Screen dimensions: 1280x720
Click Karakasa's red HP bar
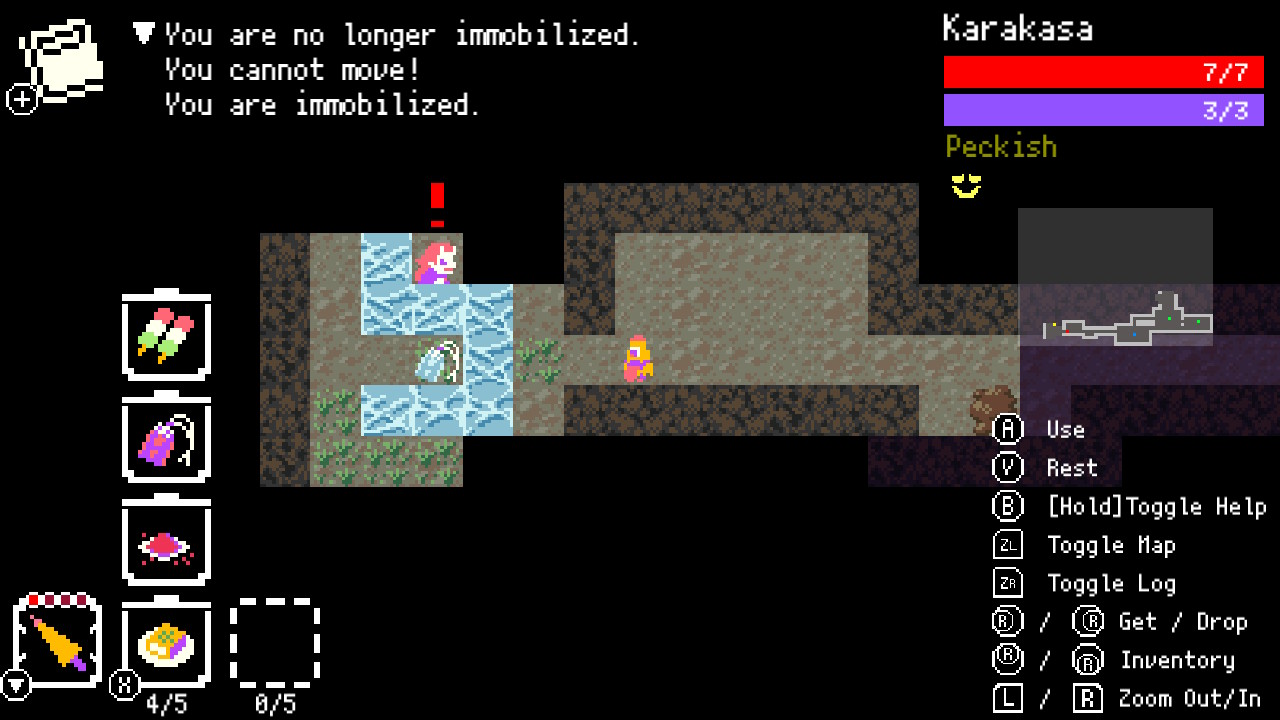(x=1103, y=72)
